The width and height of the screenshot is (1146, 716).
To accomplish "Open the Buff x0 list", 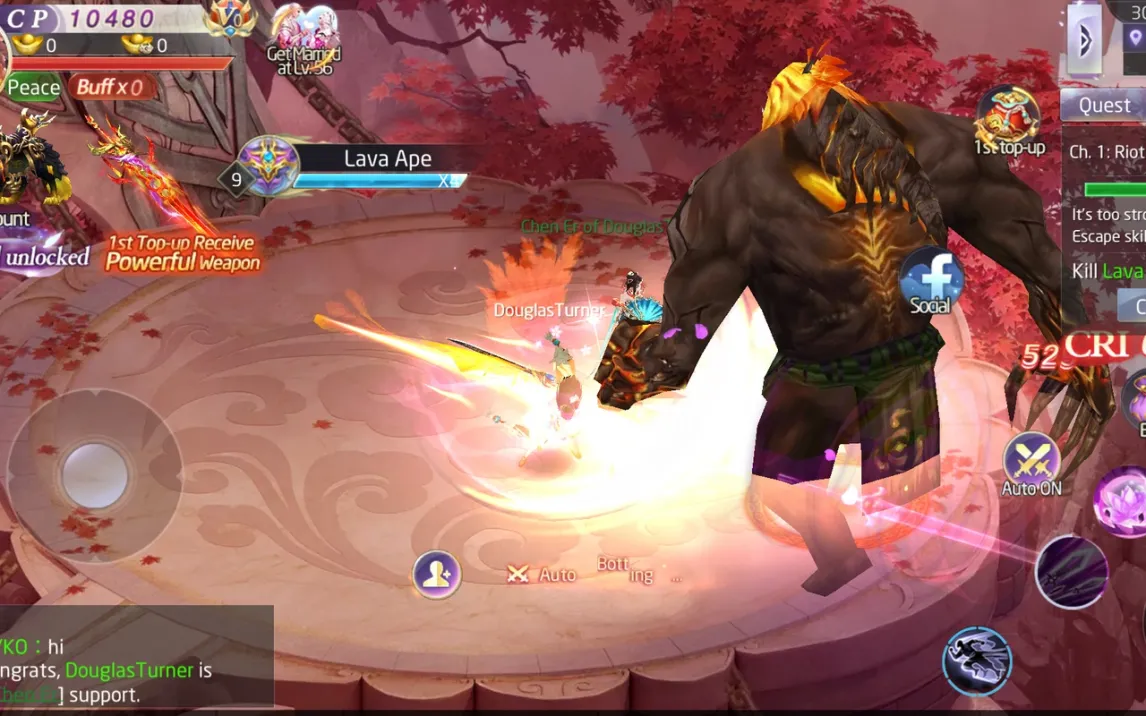I will pos(113,87).
